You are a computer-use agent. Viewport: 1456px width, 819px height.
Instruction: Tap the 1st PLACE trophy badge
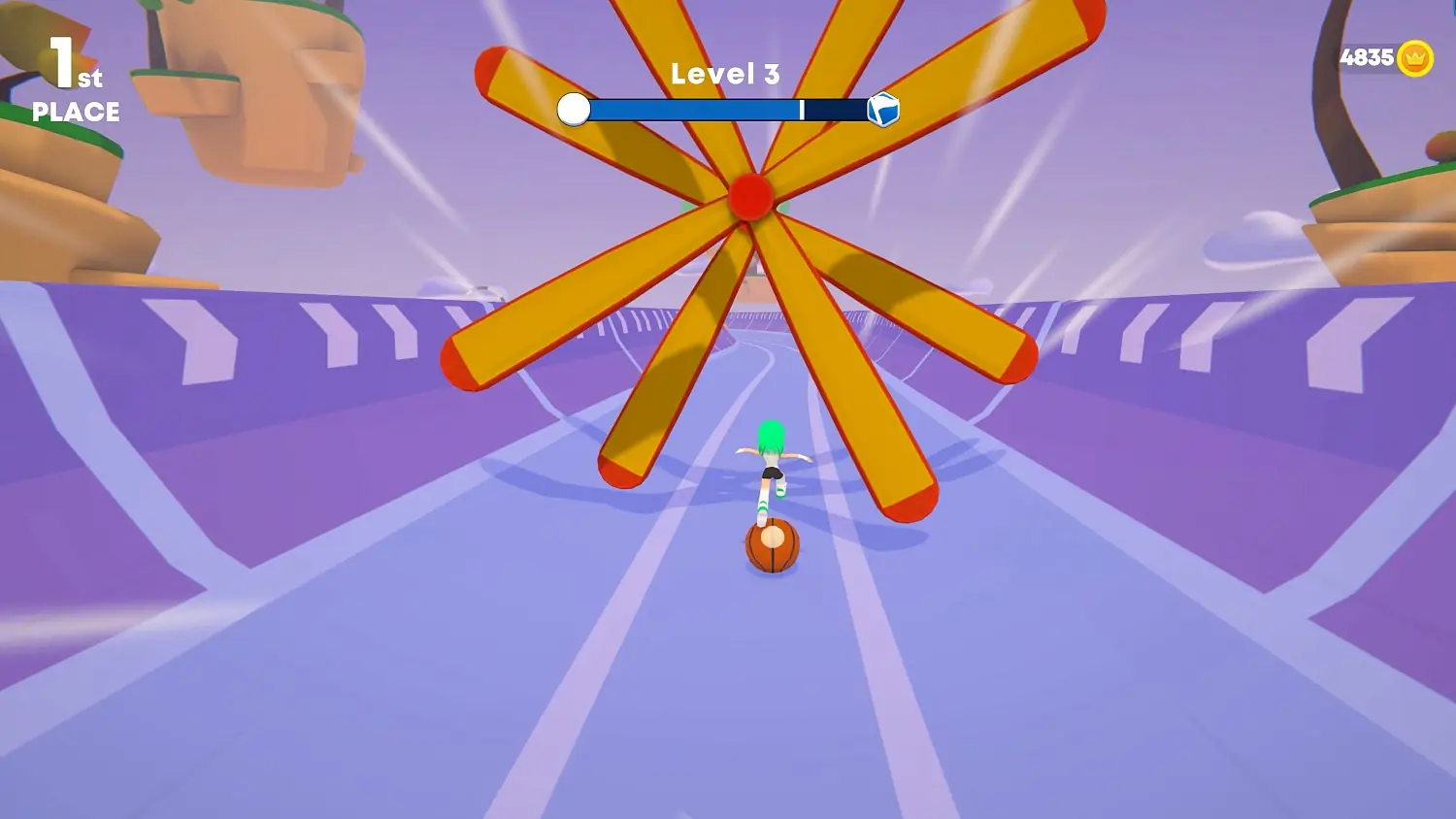tap(68, 87)
